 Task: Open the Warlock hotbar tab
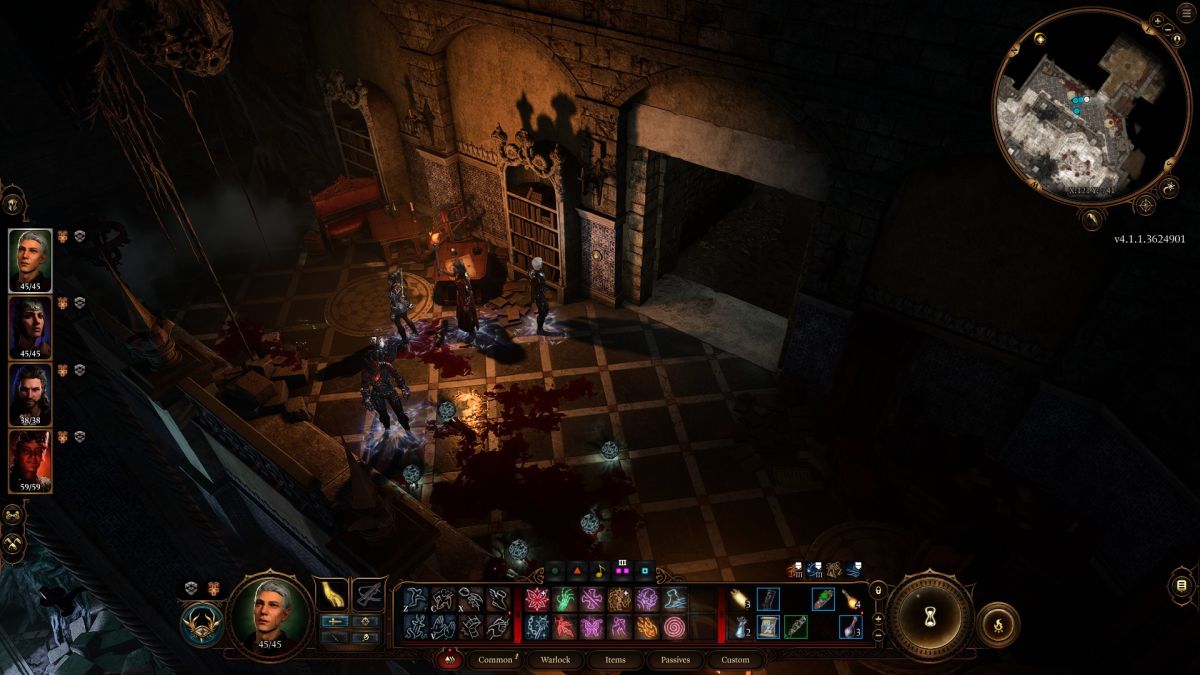(x=555, y=660)
